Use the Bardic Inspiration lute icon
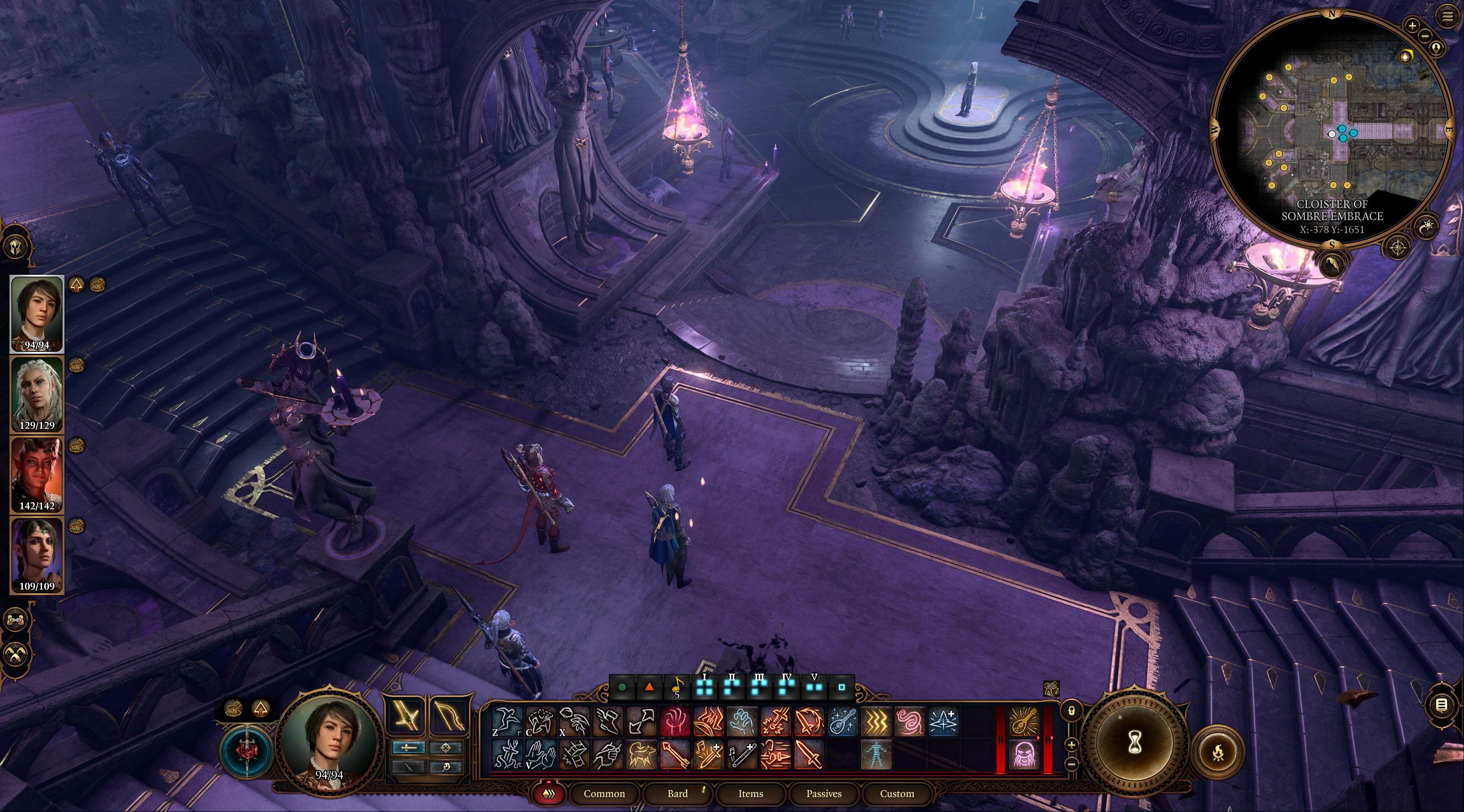This screenshot has height=812, width=1464. [x=842, y=721]
